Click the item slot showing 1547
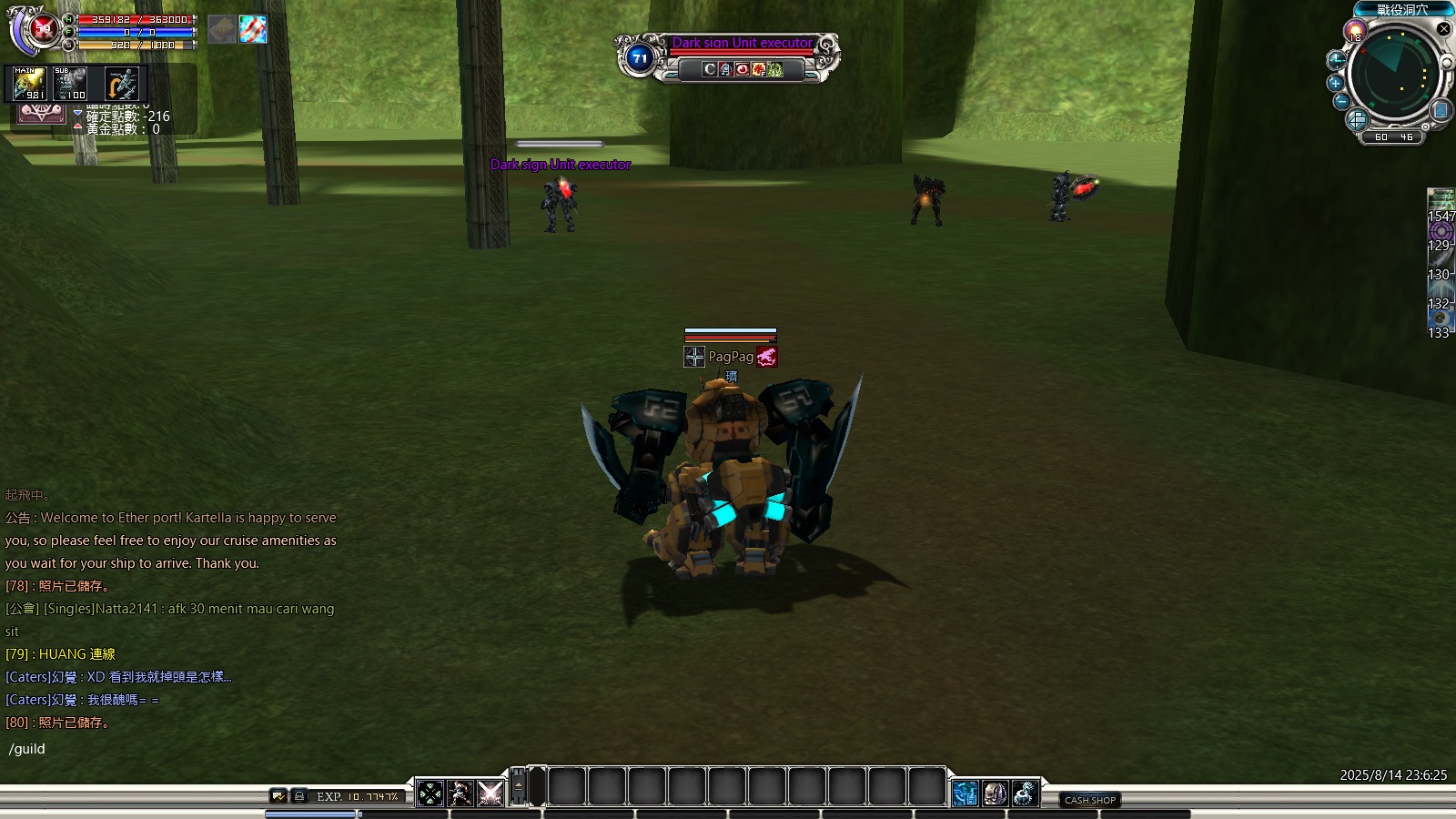The image size is (1456, 819). tap(1441, 202)
